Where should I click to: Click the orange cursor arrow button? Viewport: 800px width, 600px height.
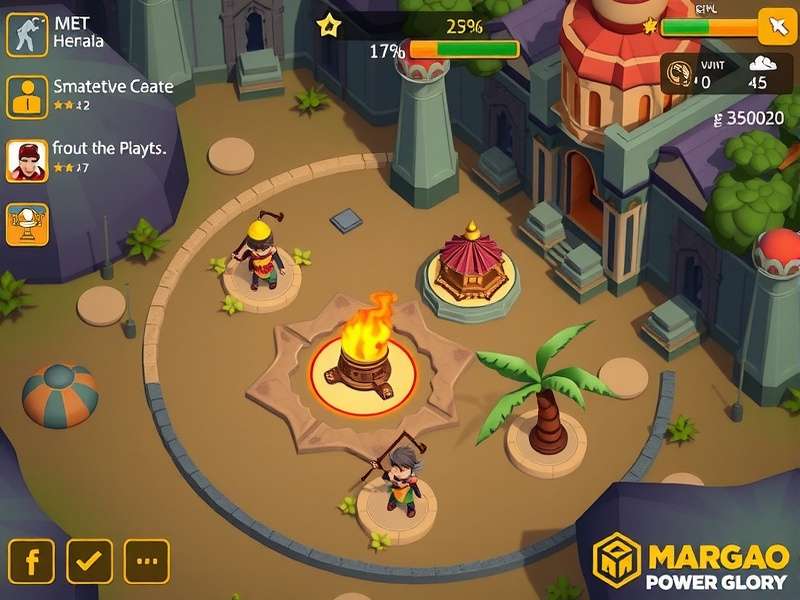coord(774,25)
